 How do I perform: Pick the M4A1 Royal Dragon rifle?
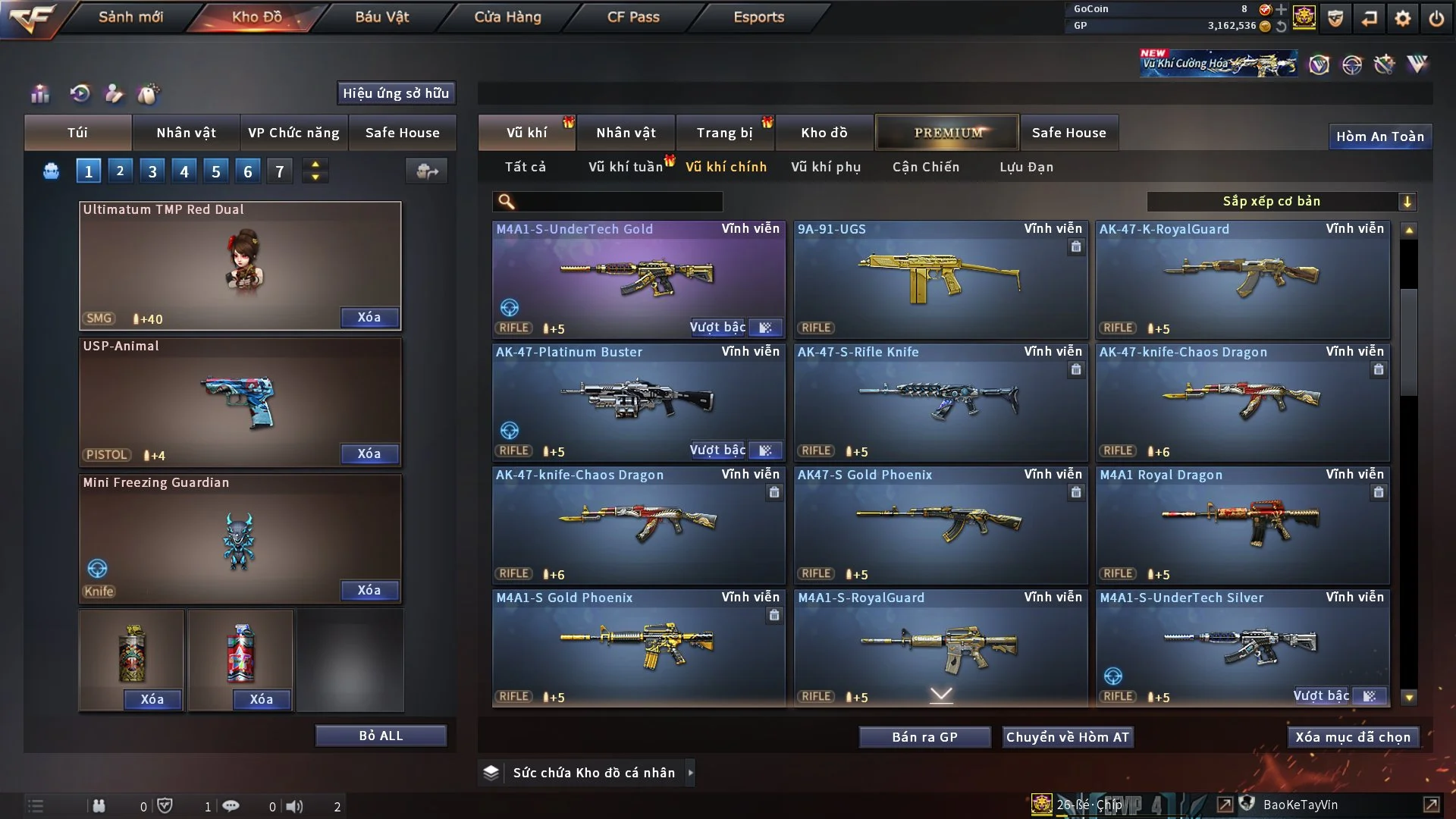click(1242, 525)
